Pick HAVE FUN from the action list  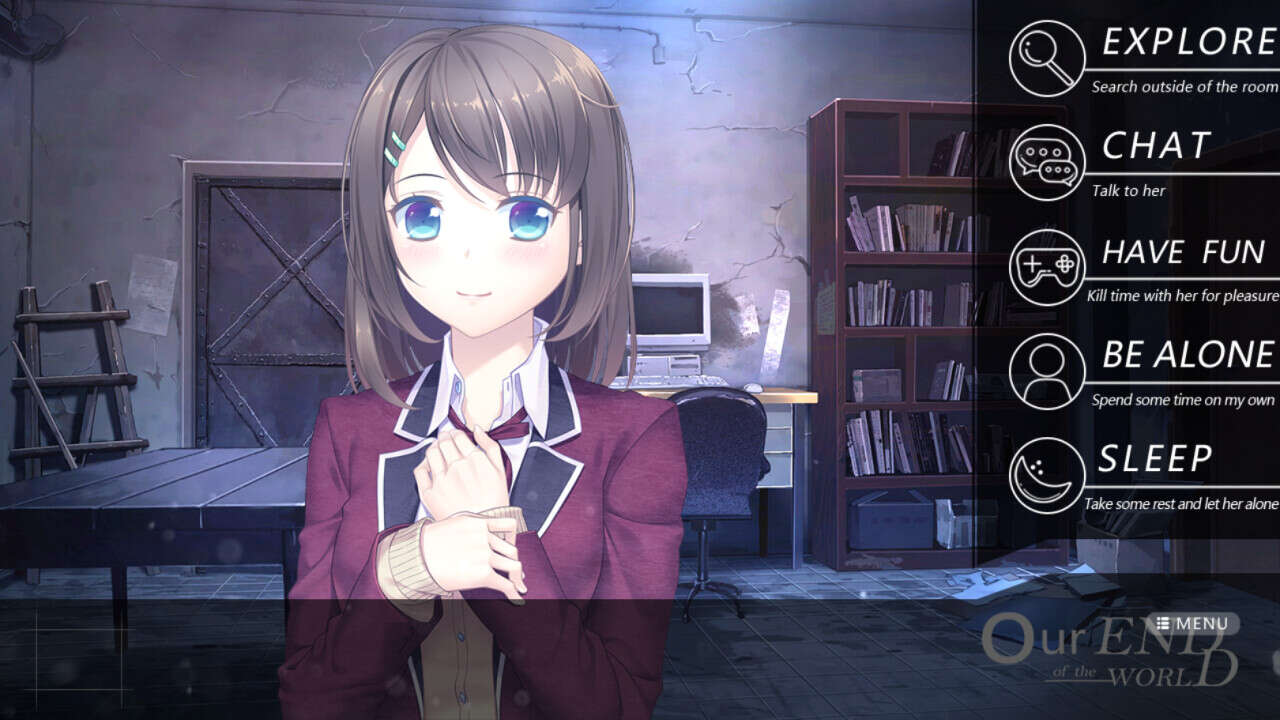click(x=1183, y=251)
